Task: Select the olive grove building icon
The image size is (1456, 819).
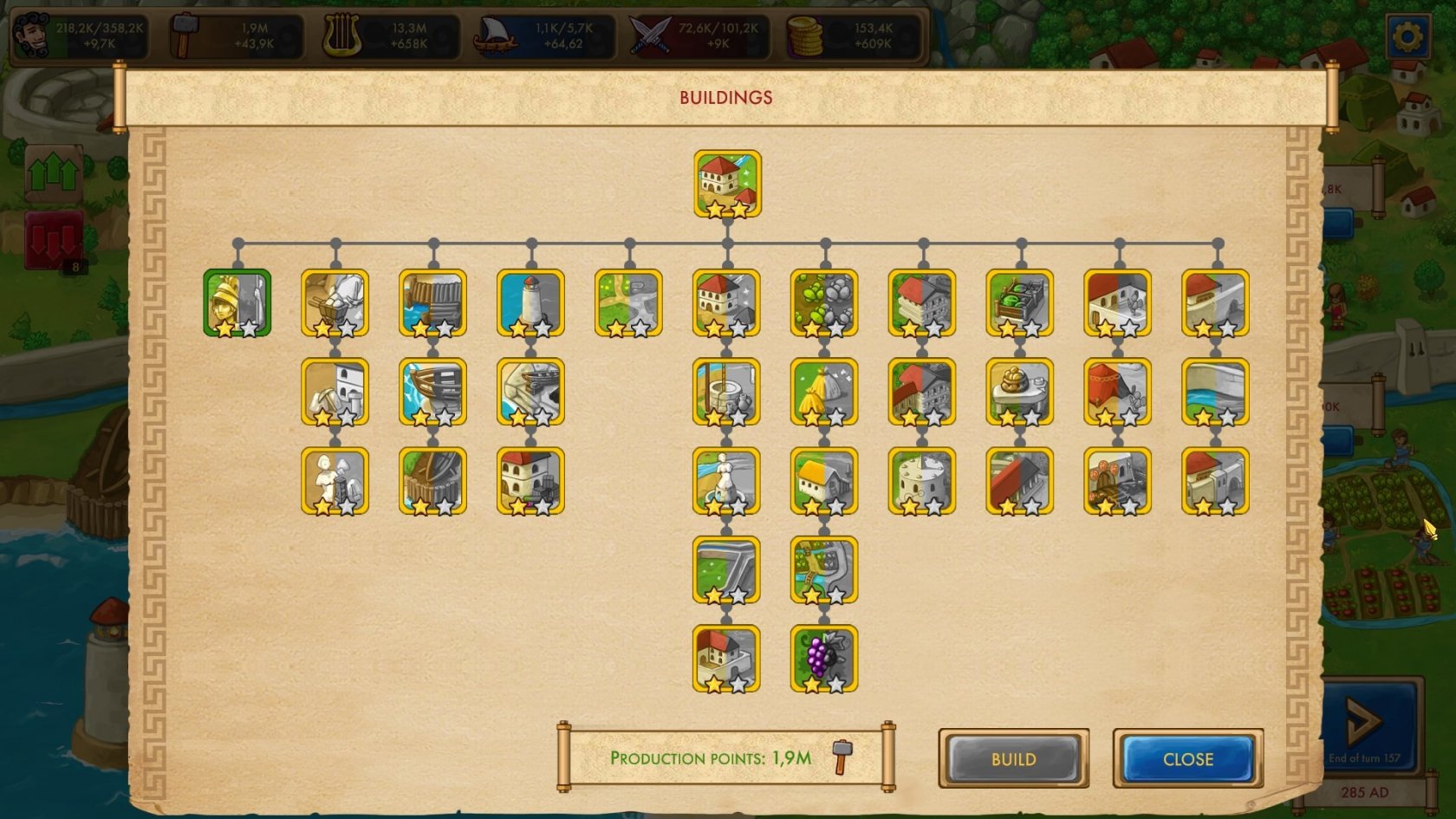Action: click(x=823, y=302)
